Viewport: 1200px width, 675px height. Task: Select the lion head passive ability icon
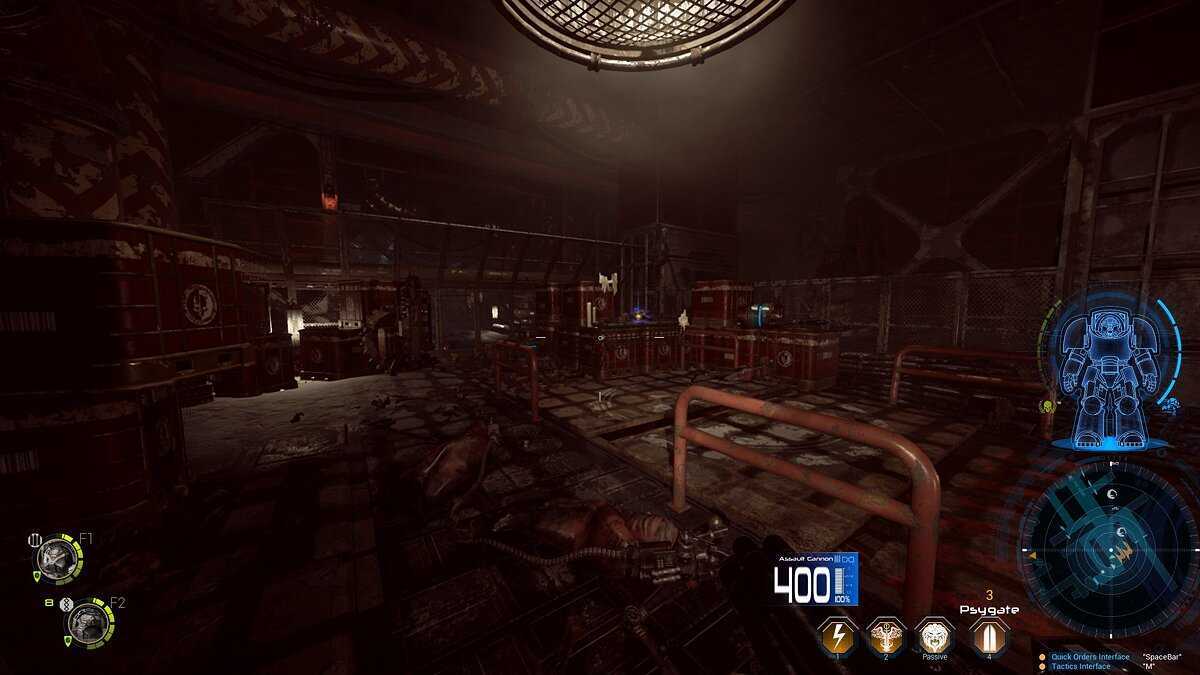[x=934, y=635]
